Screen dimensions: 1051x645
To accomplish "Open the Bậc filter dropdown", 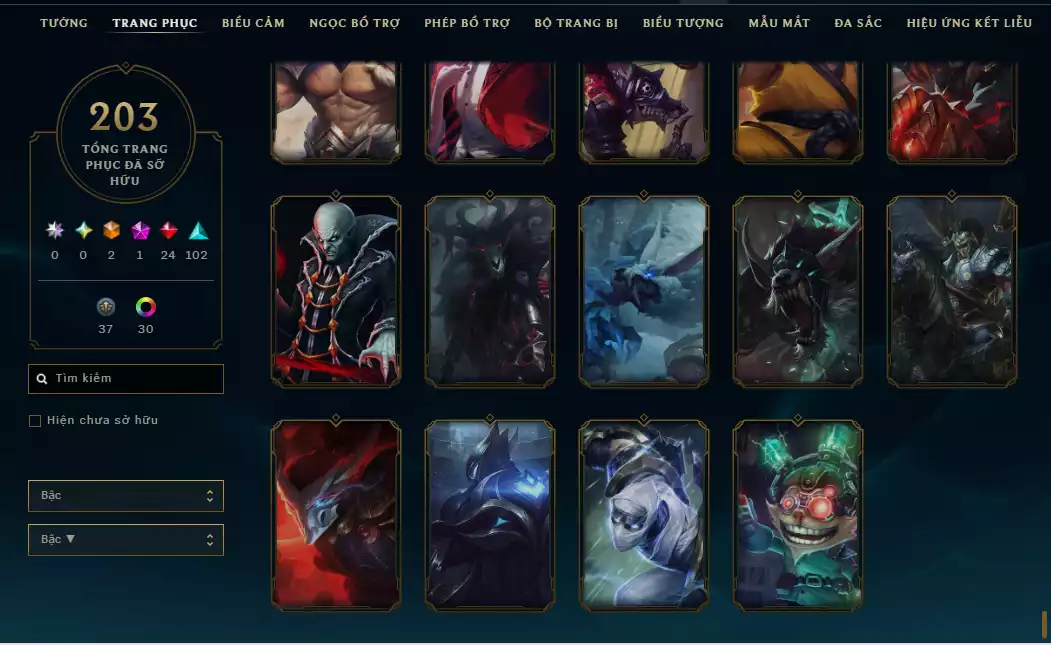I will (125, 496).
